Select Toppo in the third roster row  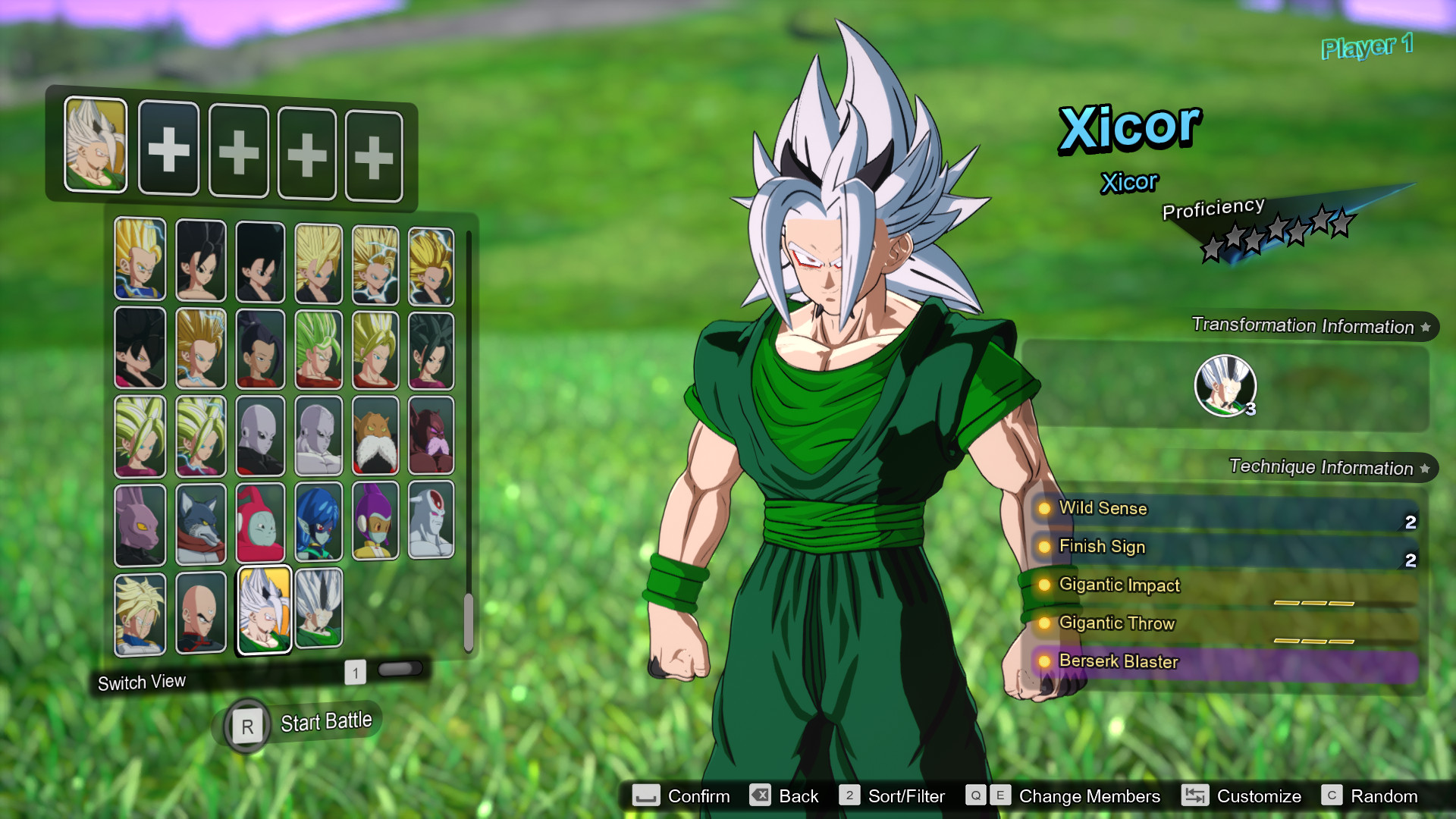(x=377, y=435)
